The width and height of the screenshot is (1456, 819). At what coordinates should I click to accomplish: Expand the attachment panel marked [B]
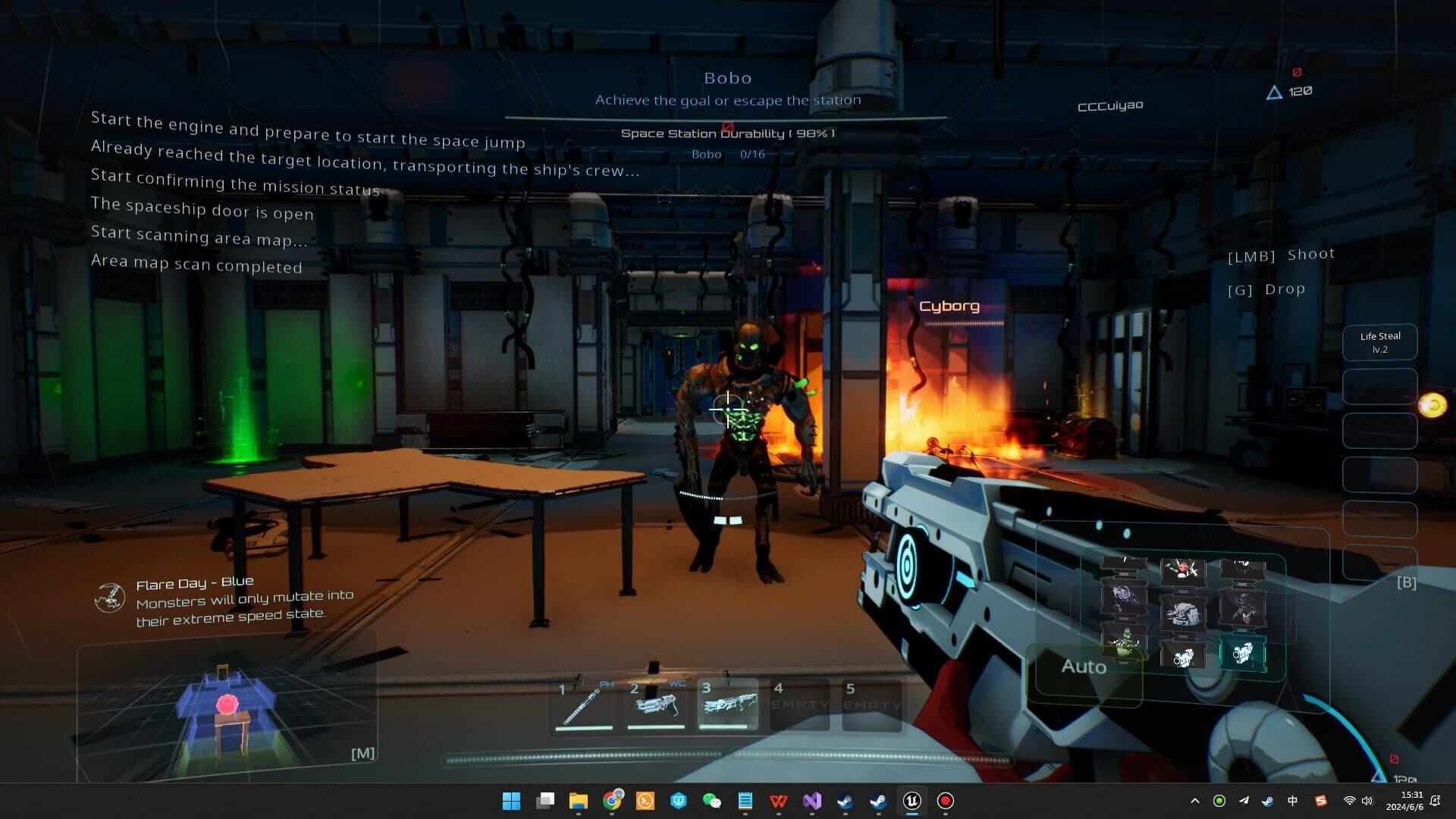tap(1407, 583)
